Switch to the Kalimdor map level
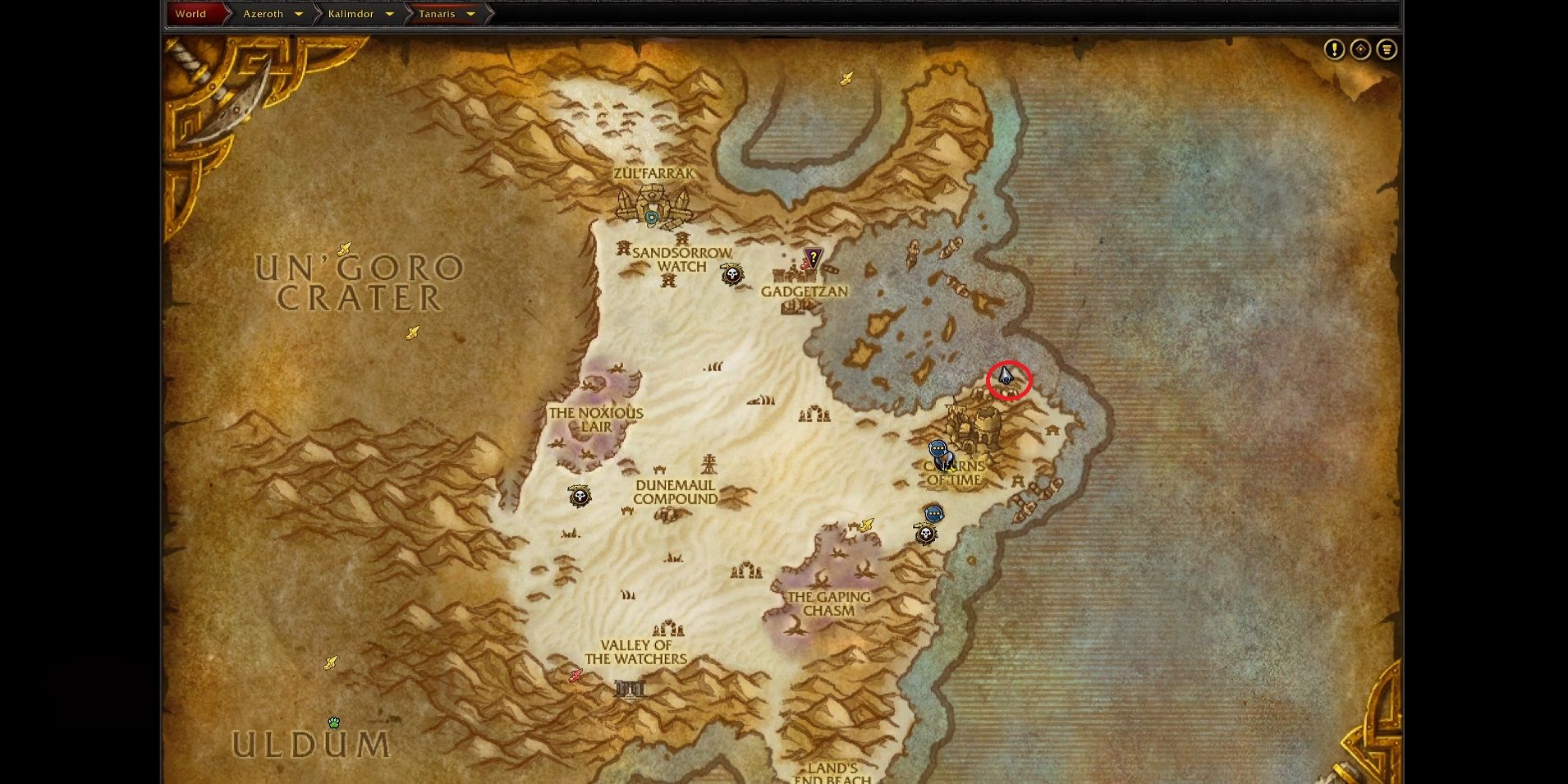Screen dimensions: 1568x784 (x=351, y=14)
